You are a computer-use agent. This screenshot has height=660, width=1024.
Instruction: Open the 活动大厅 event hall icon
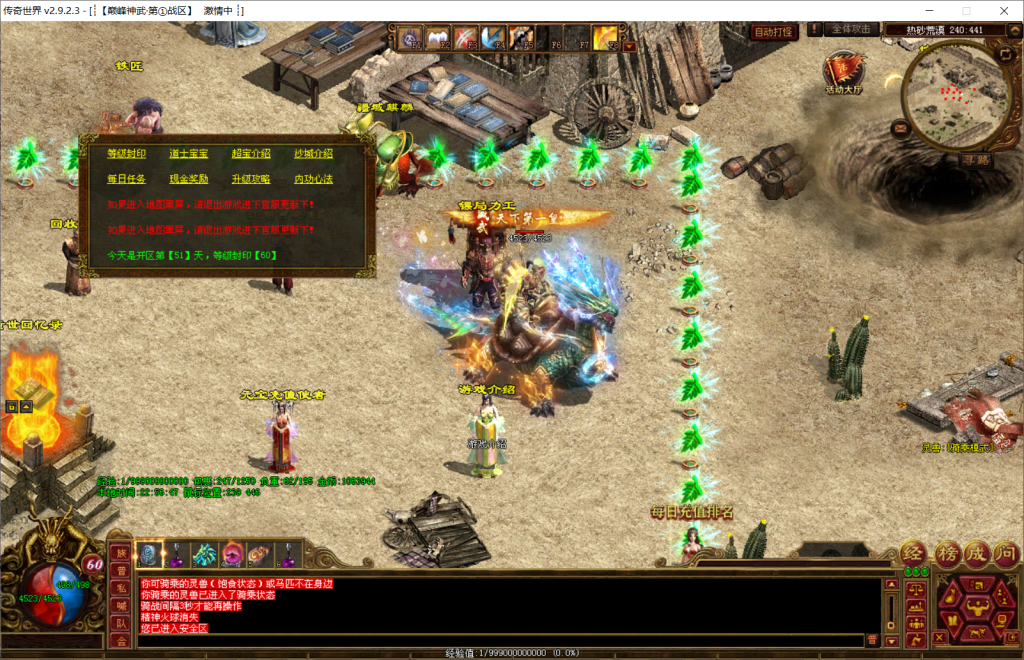tap(844, 72)
